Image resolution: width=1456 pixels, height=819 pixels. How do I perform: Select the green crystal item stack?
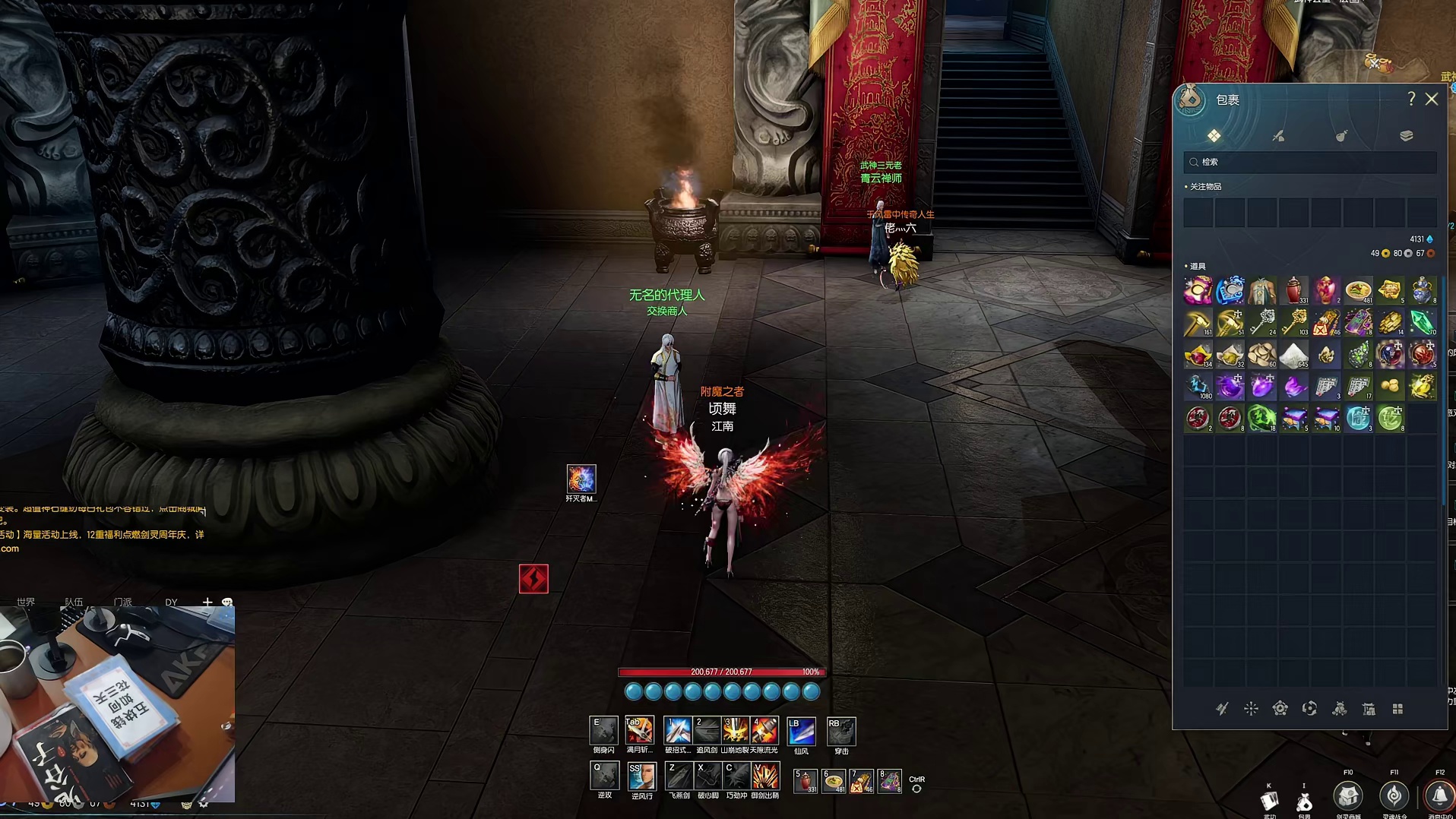click(x=1422, y=323)
